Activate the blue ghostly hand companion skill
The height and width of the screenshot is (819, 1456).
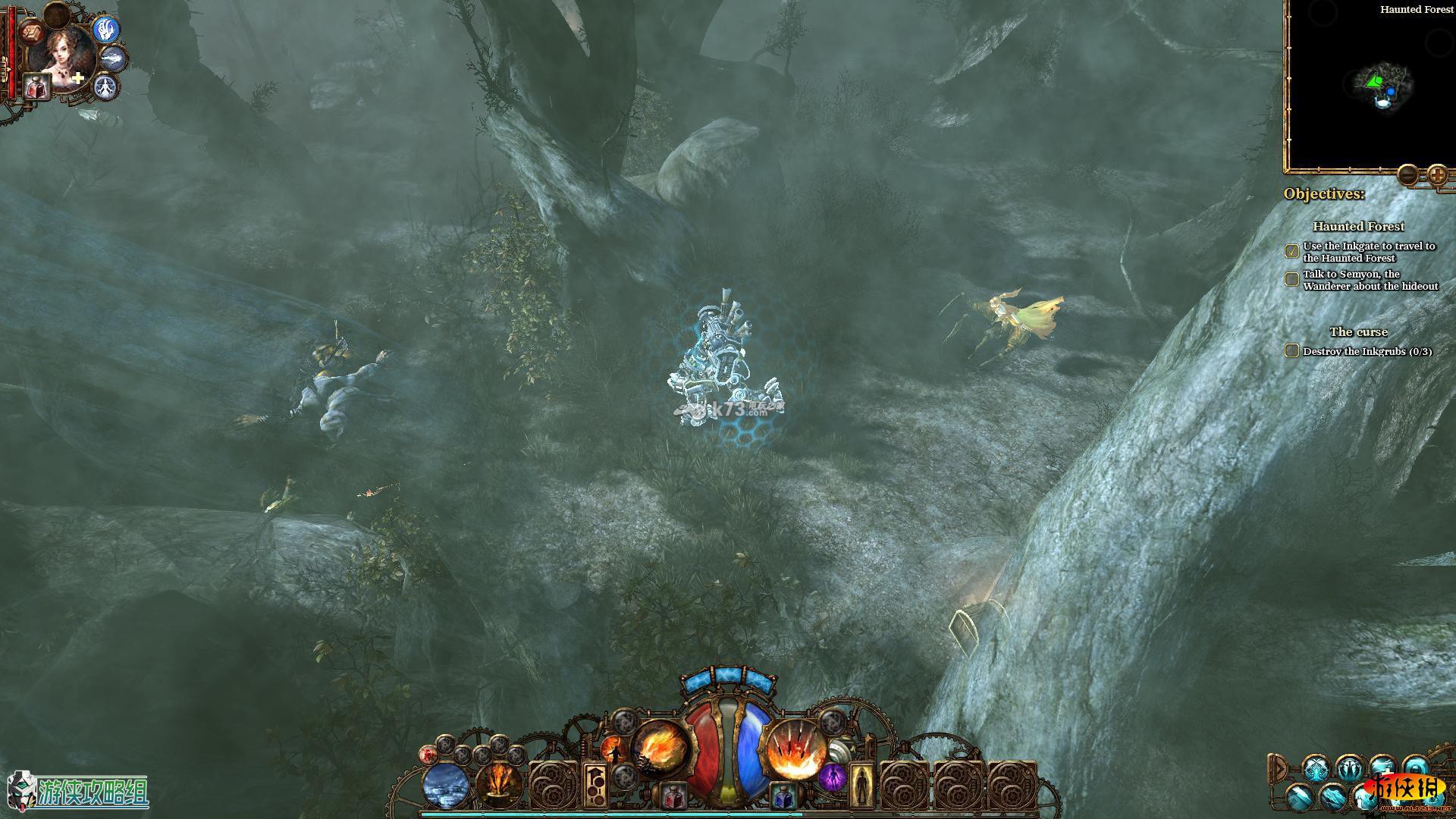click(x=107, y=30)
